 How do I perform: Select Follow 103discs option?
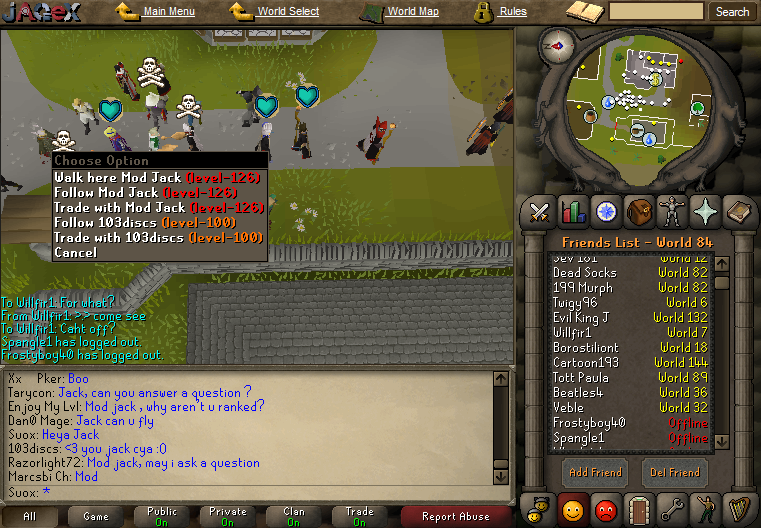click(x=144, y=223)
